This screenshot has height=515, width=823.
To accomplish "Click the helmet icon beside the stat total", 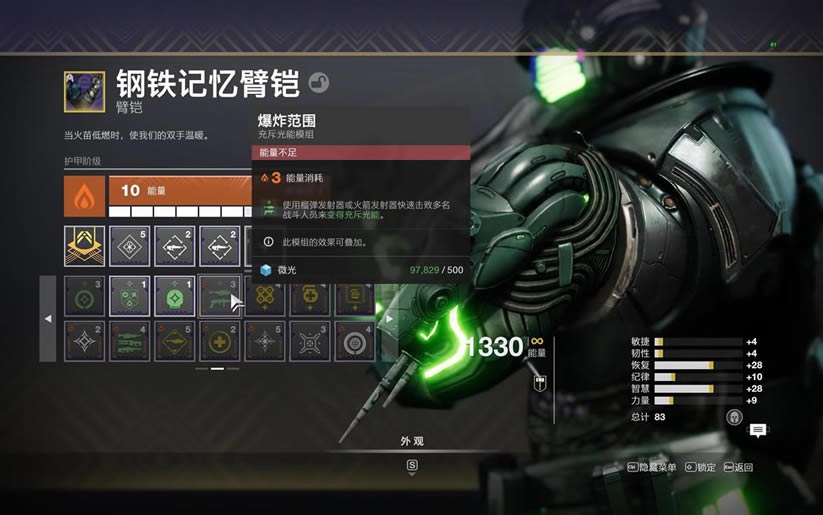I will [734, 417].
